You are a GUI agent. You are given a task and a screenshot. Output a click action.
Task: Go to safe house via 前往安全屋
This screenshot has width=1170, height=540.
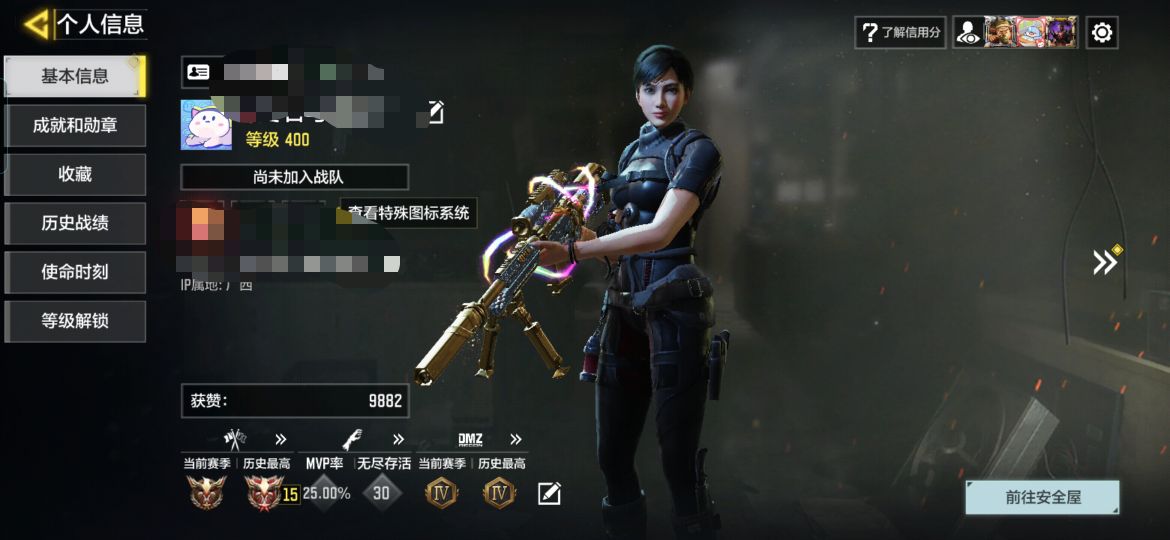pyautogui.click(x=1042, y=497)
